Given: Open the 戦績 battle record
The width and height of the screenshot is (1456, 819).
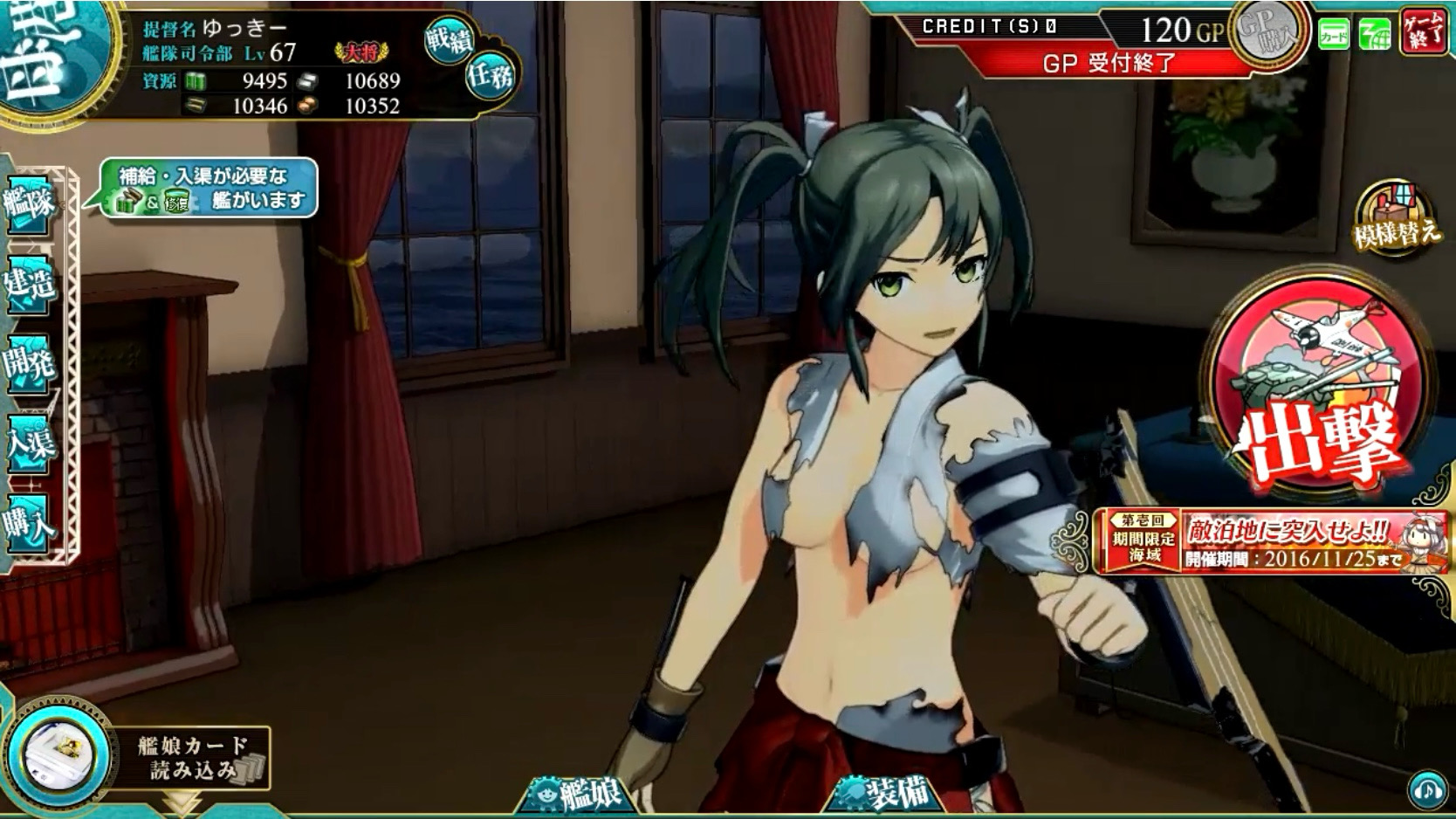Looking at the screenshot, I should tap(449, 39).
